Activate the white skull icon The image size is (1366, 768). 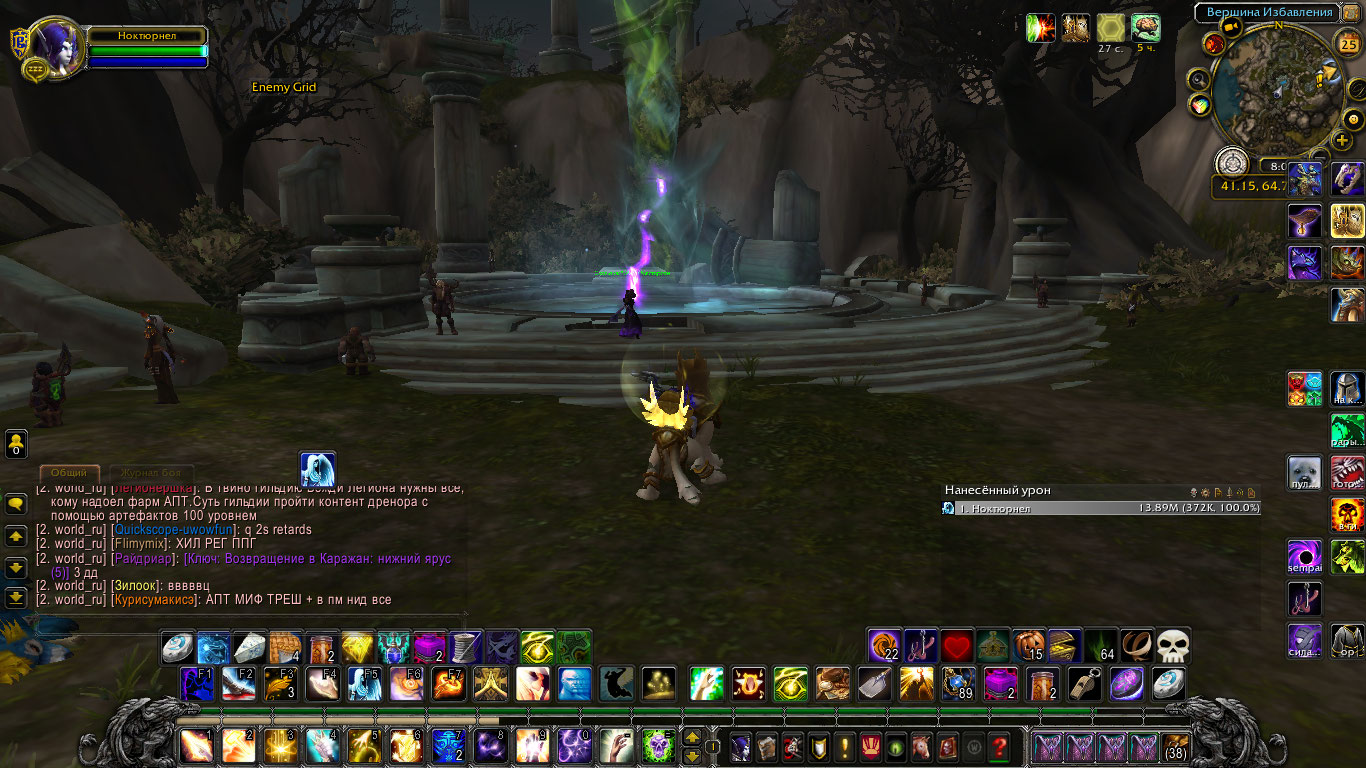[x=1172, y=646]
